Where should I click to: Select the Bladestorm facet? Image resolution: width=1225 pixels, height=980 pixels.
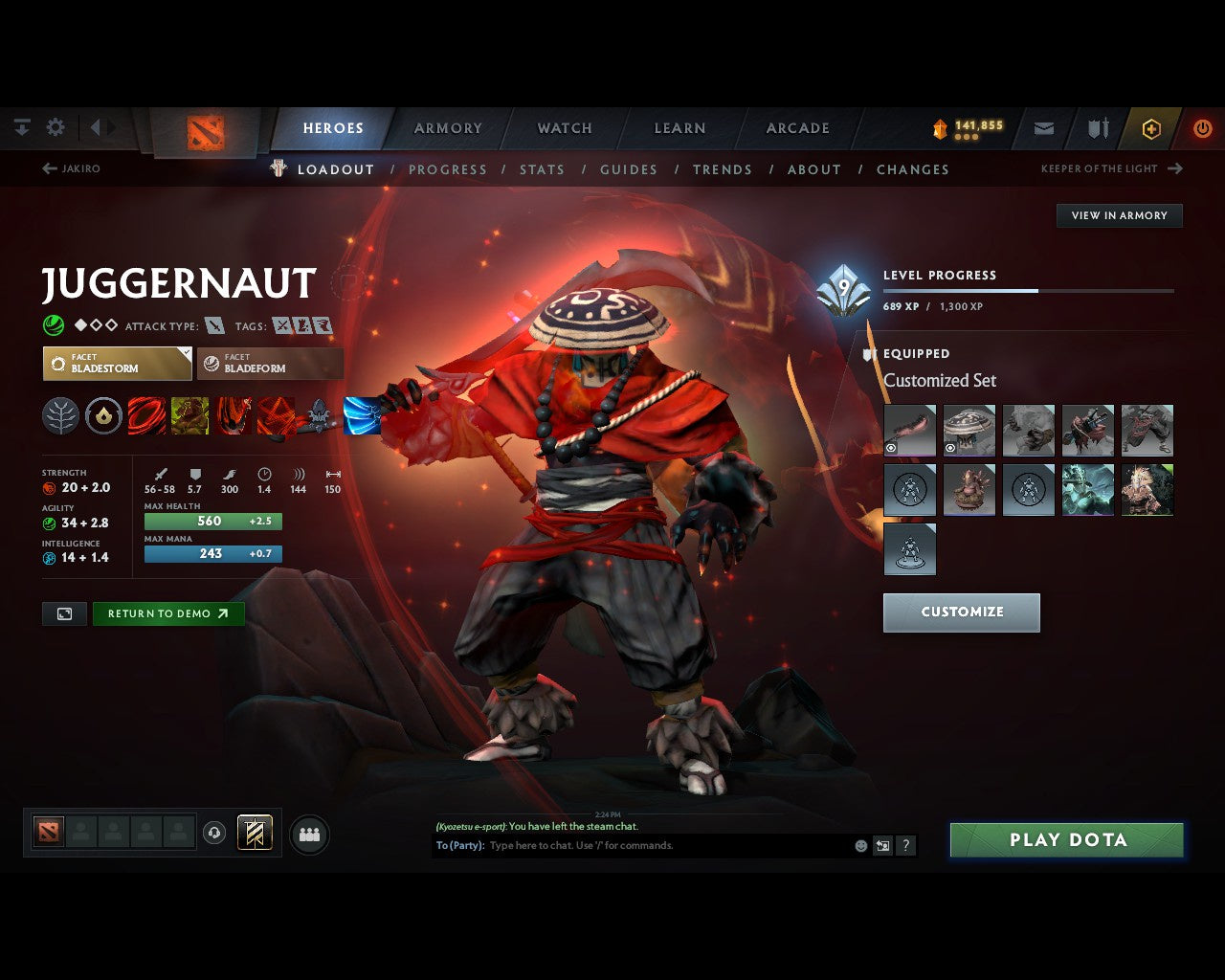(x=117, y=364)
